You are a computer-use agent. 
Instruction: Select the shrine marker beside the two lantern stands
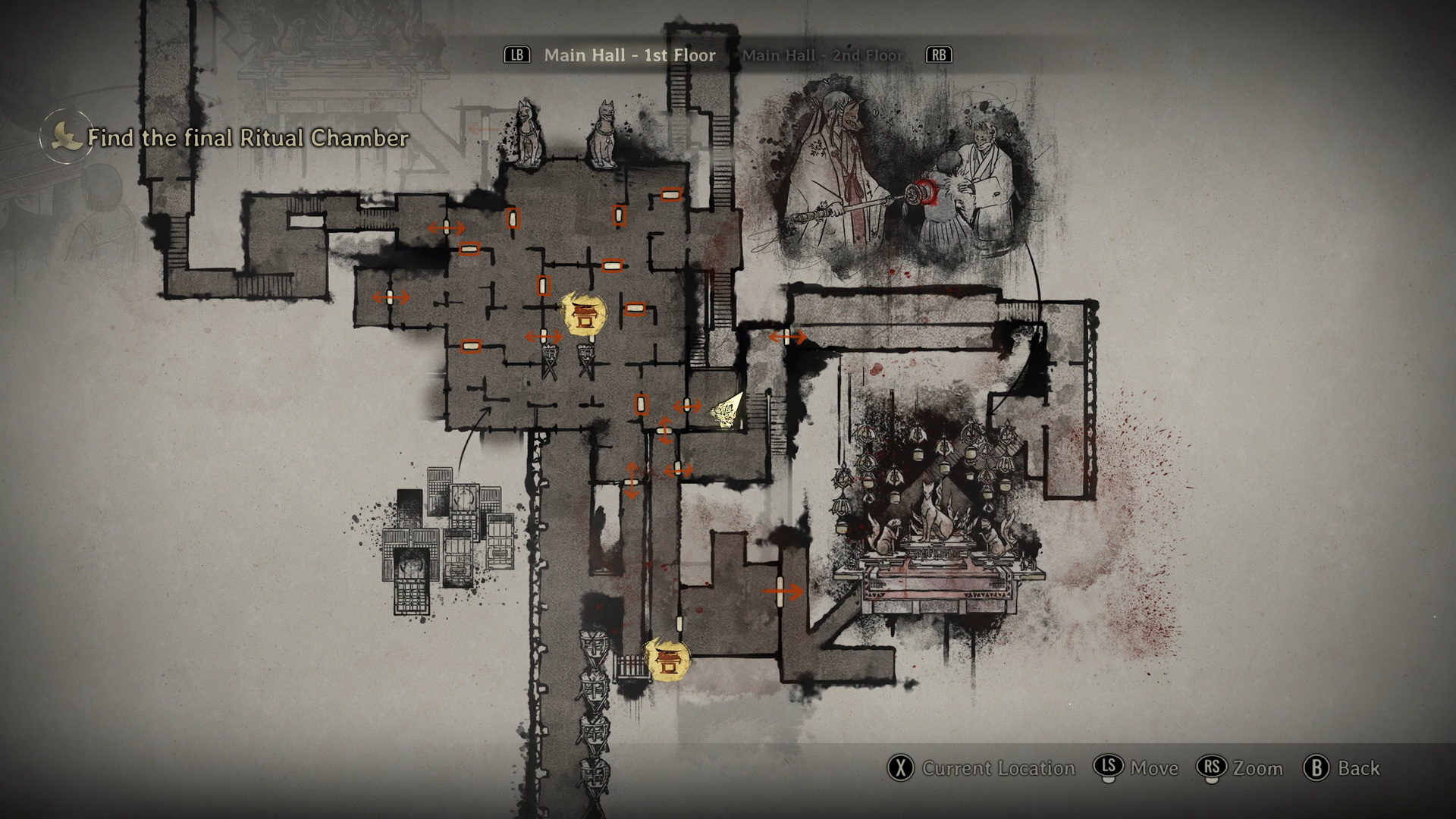tap(584, 315)
